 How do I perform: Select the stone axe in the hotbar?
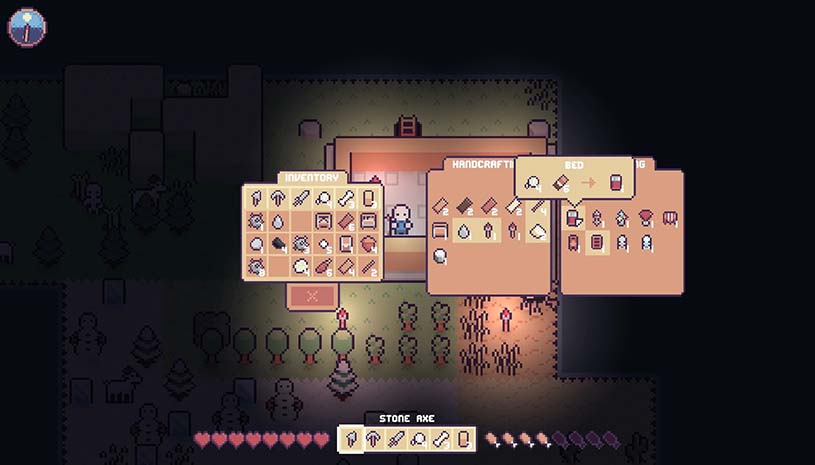(x=351, y=440)
